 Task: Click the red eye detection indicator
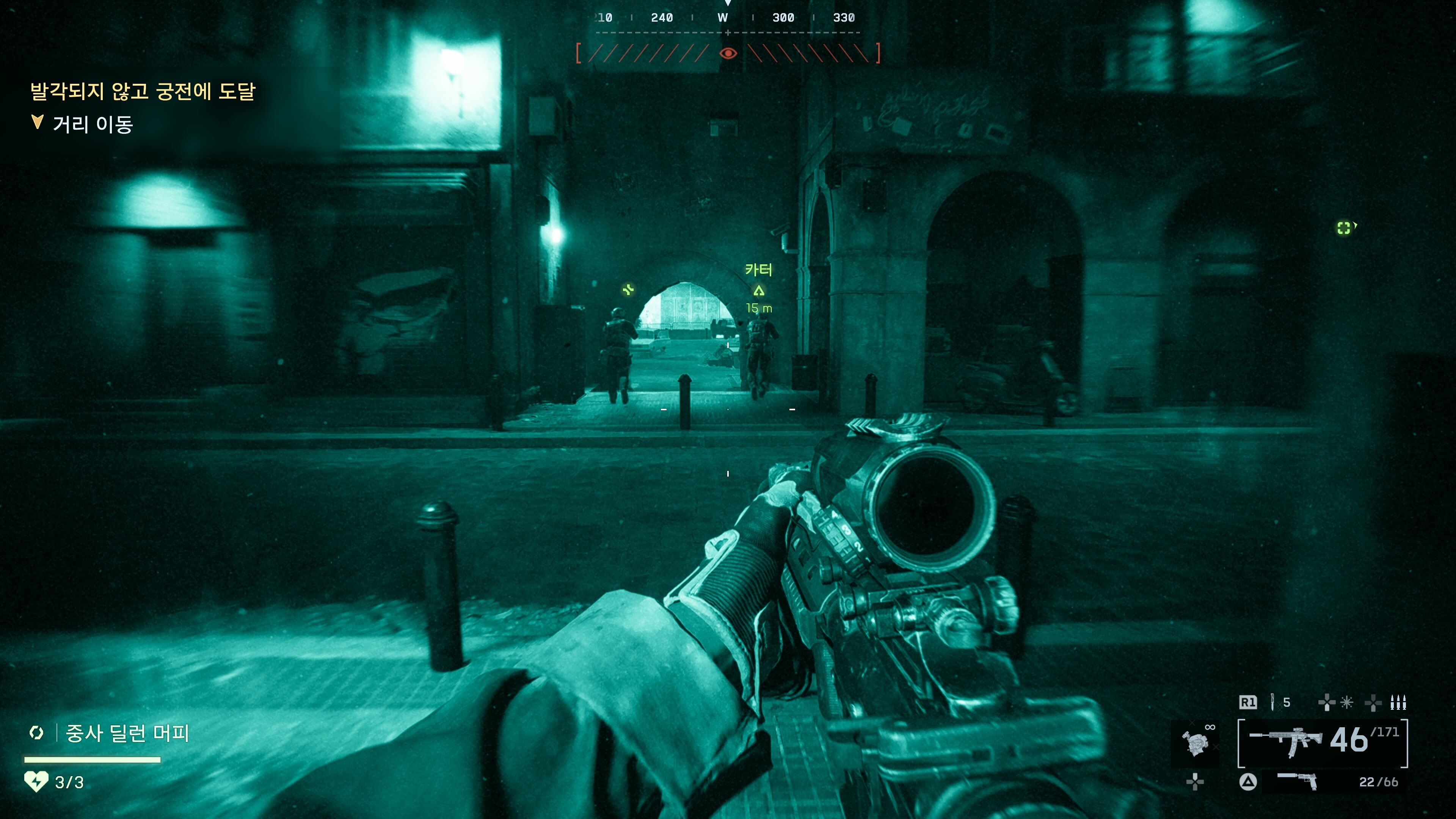pyautogui.click(x=728, y=53)
